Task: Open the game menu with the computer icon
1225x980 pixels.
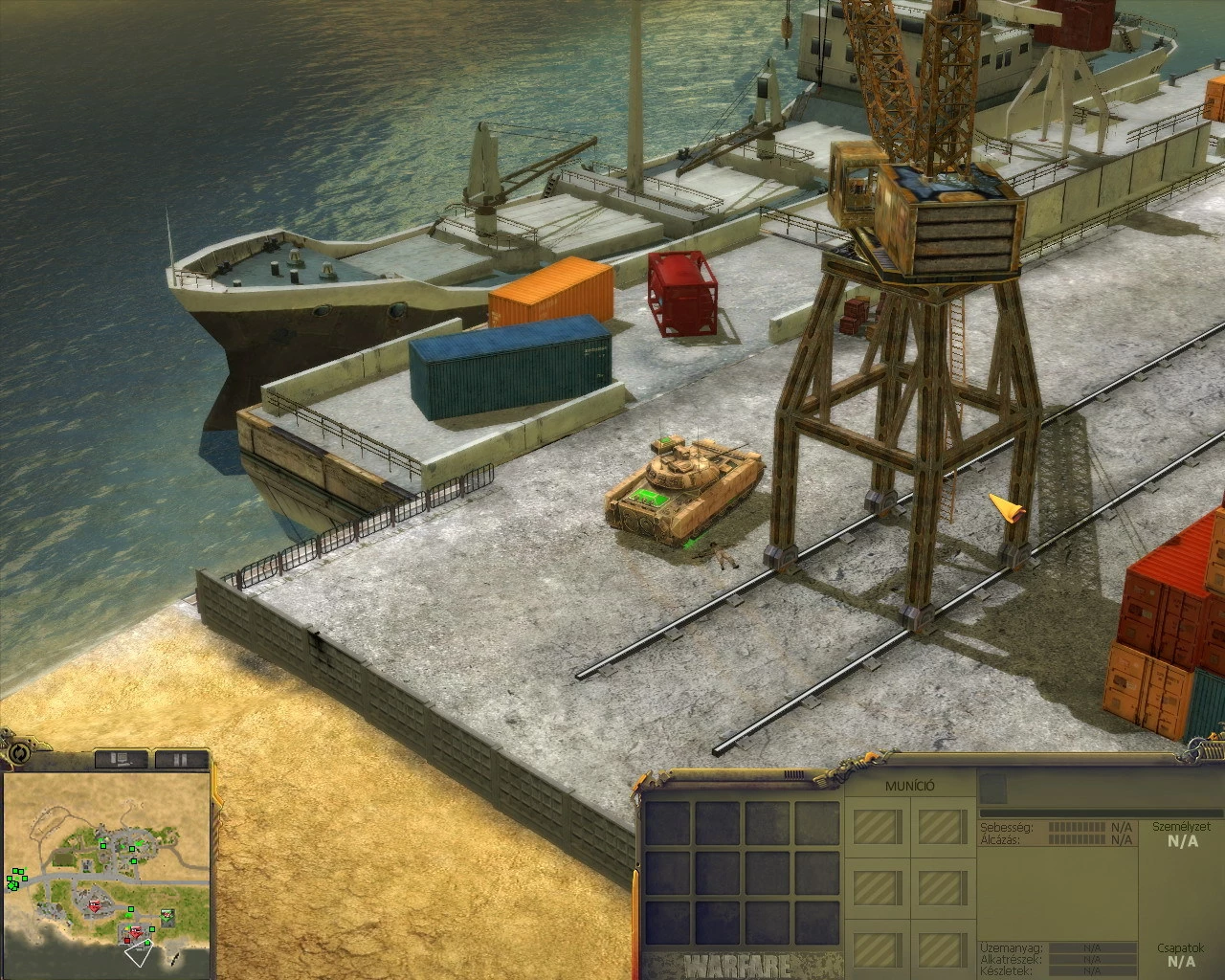Action: click(x=121, y=759)
